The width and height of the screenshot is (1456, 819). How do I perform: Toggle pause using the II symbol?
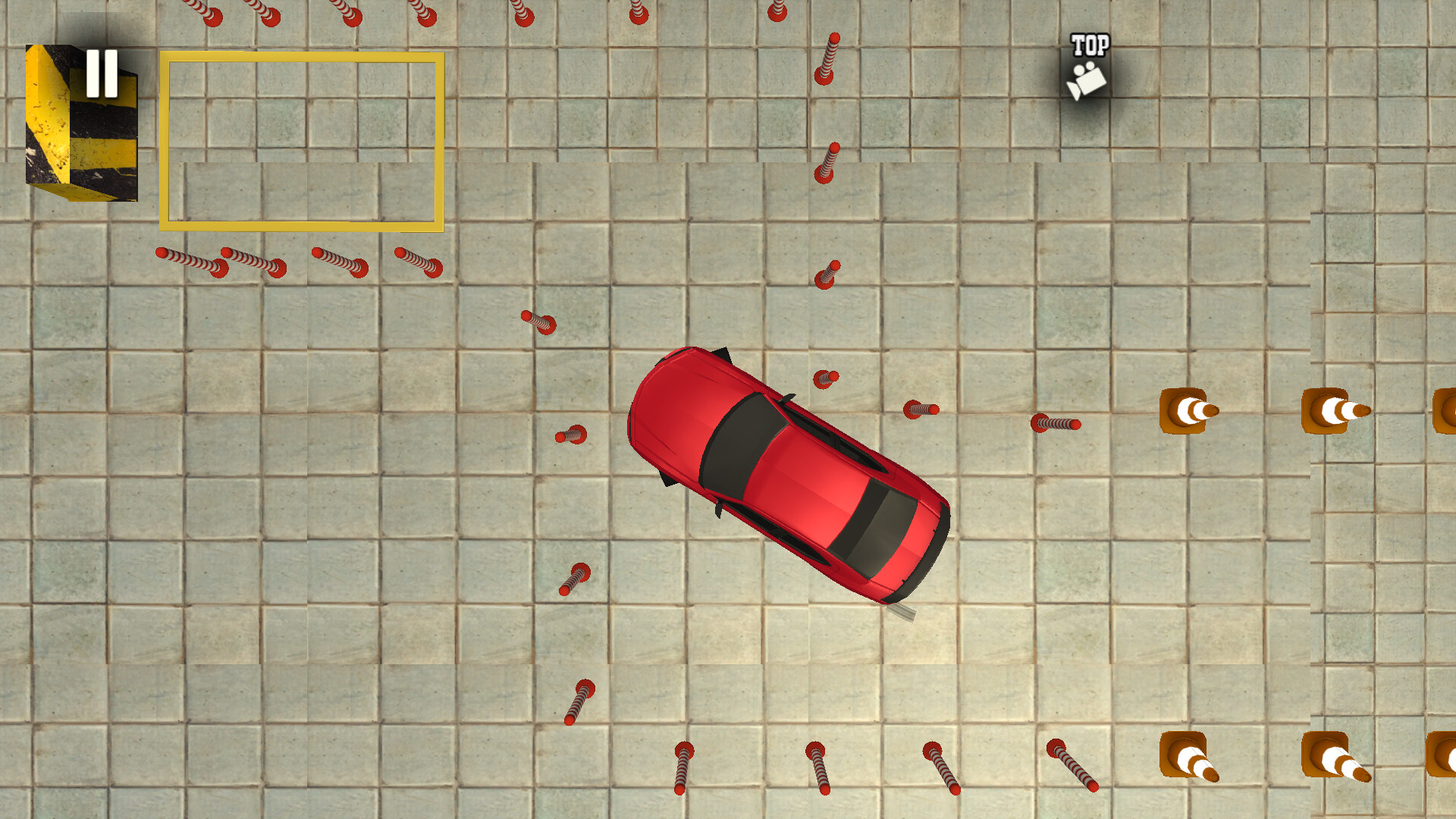(103, 74)
